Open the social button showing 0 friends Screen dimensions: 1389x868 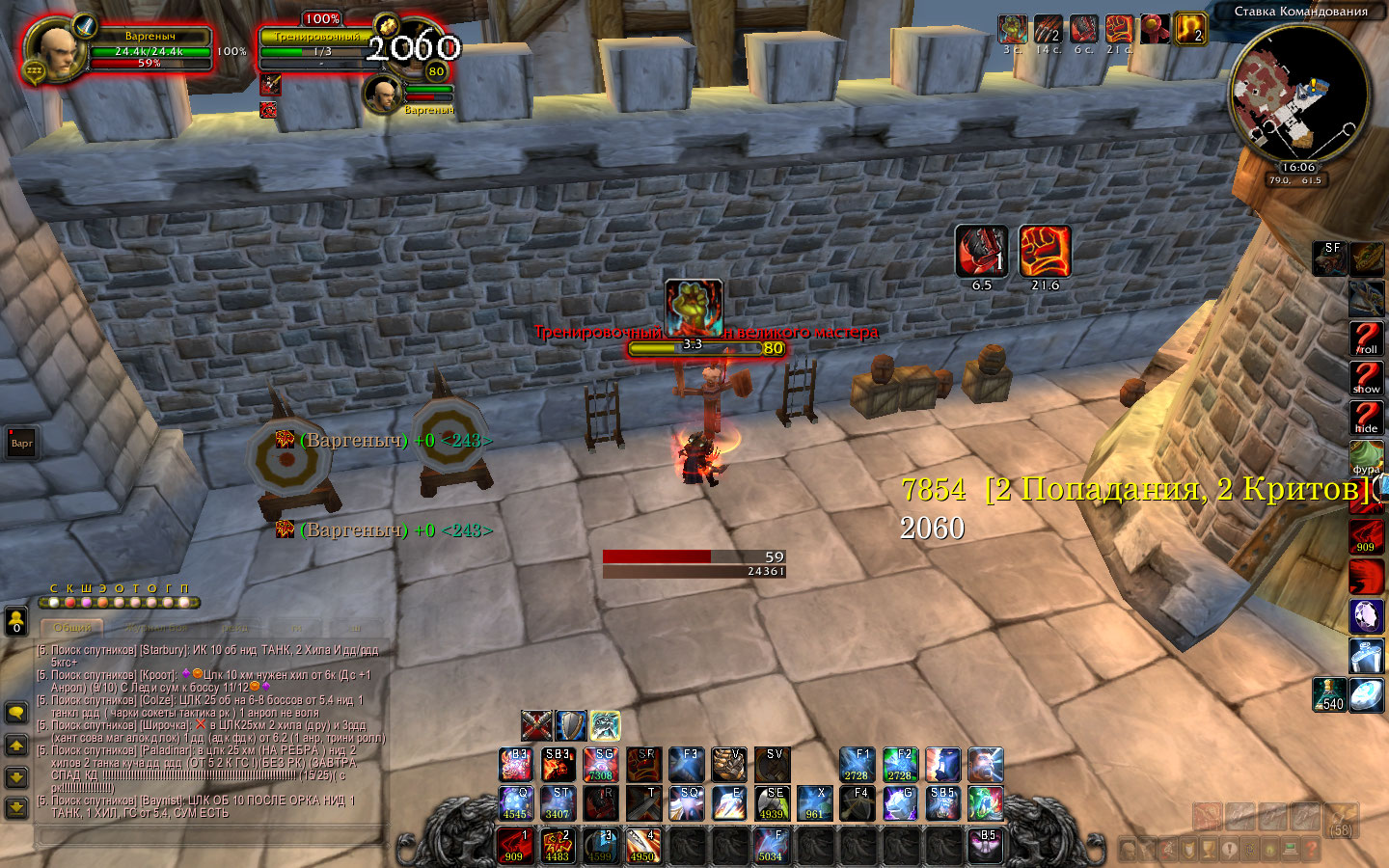pyautogui.click(x=16, y=620)
